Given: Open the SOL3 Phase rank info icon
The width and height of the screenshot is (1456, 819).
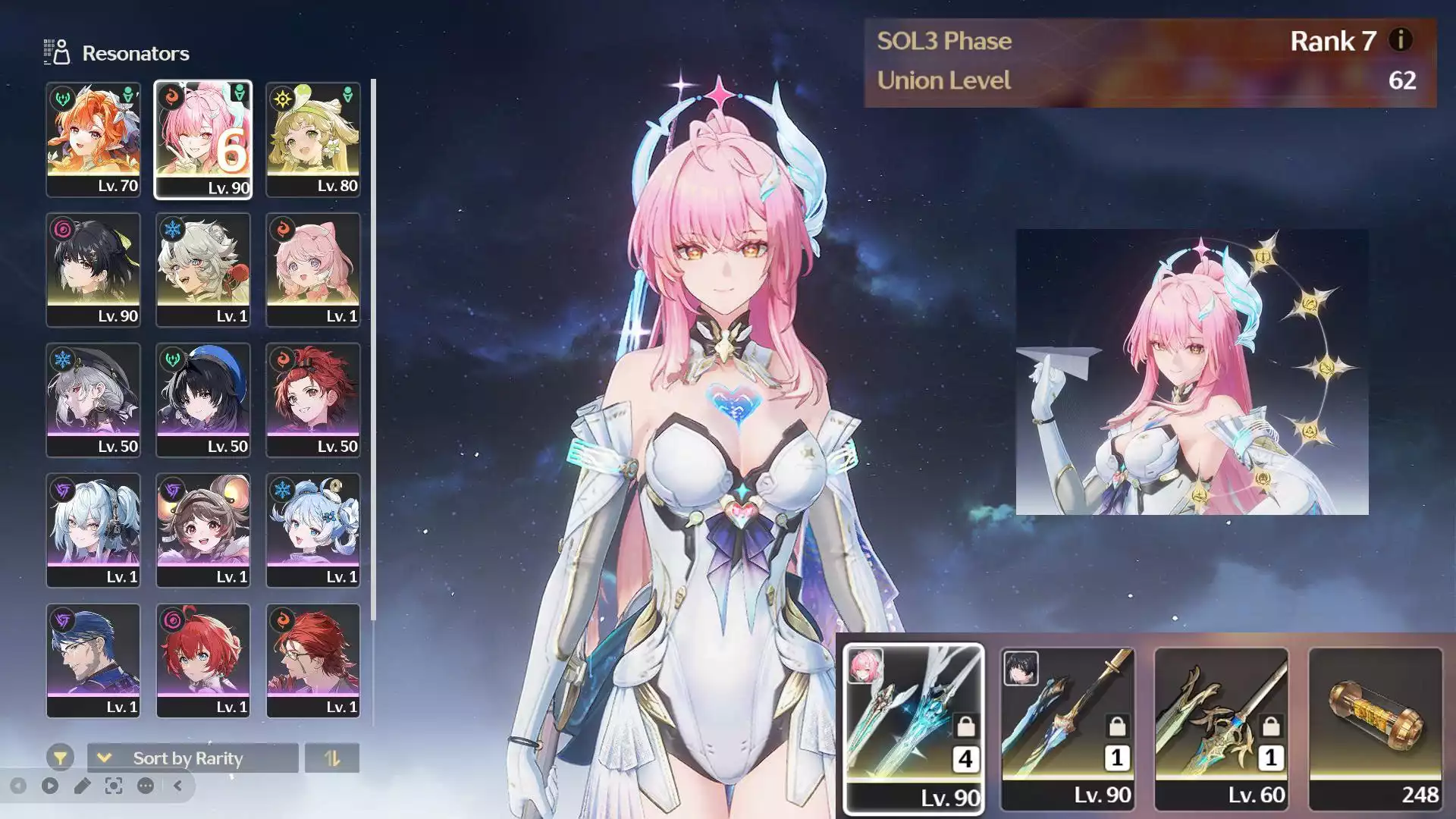Looking at the screenshot, I should click(x=1400, y=40).
